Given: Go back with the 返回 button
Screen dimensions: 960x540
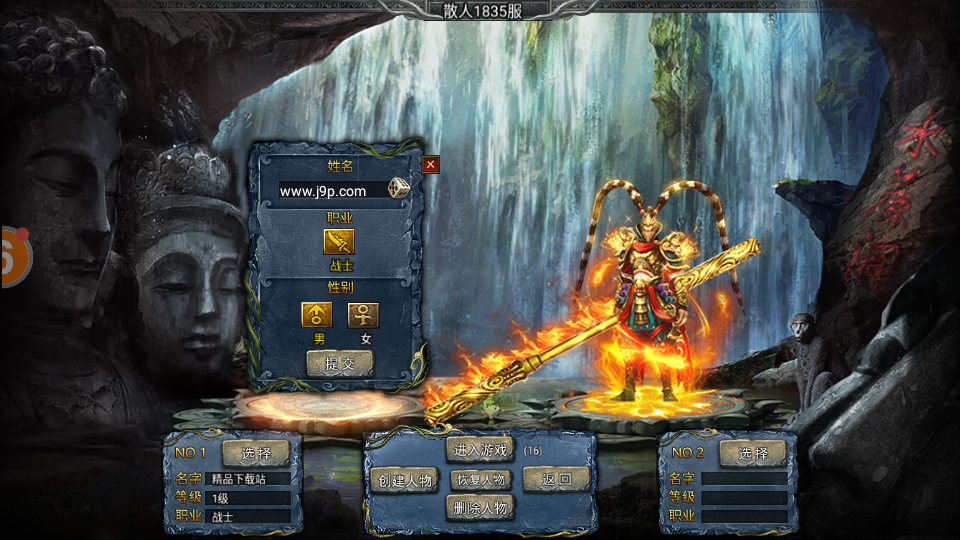Looking at the screenshot, I should (x=556, y=479).
